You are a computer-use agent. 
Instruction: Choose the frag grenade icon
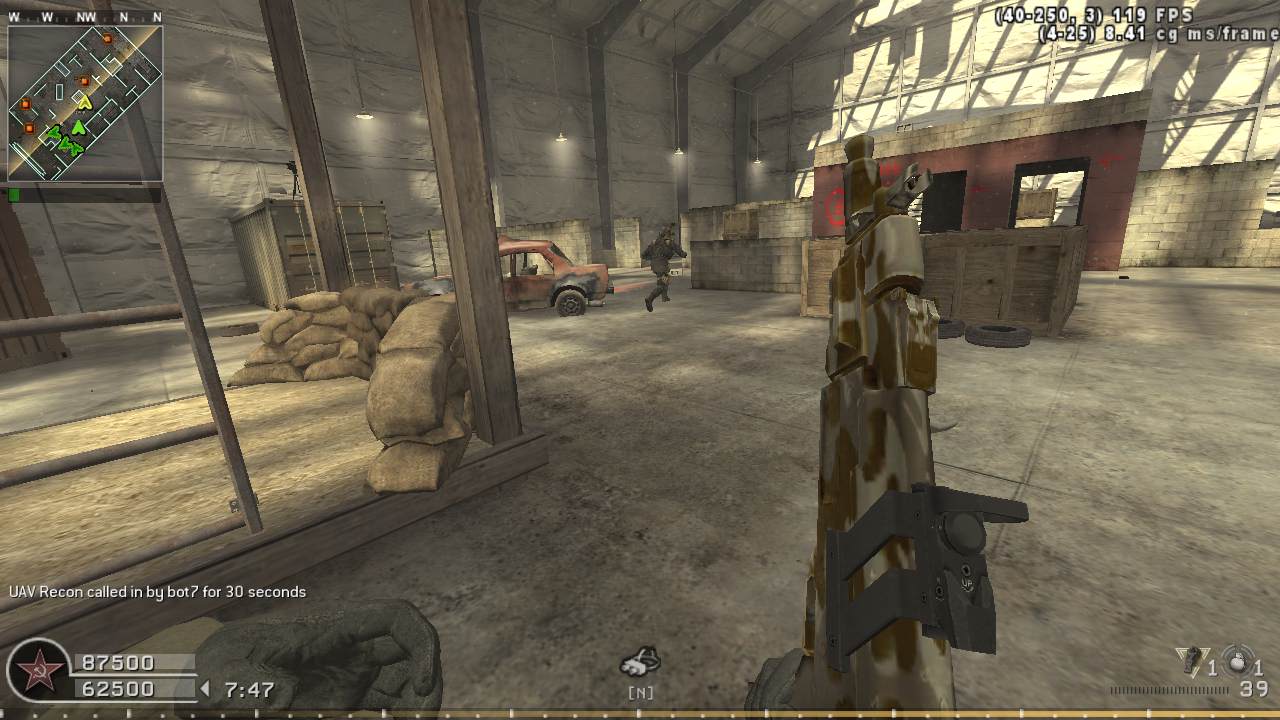pos(1237,661)
